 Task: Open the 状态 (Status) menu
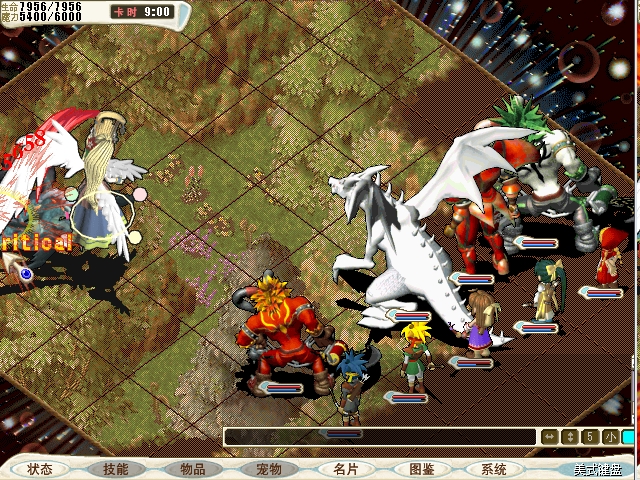click(x=40, y=469)
